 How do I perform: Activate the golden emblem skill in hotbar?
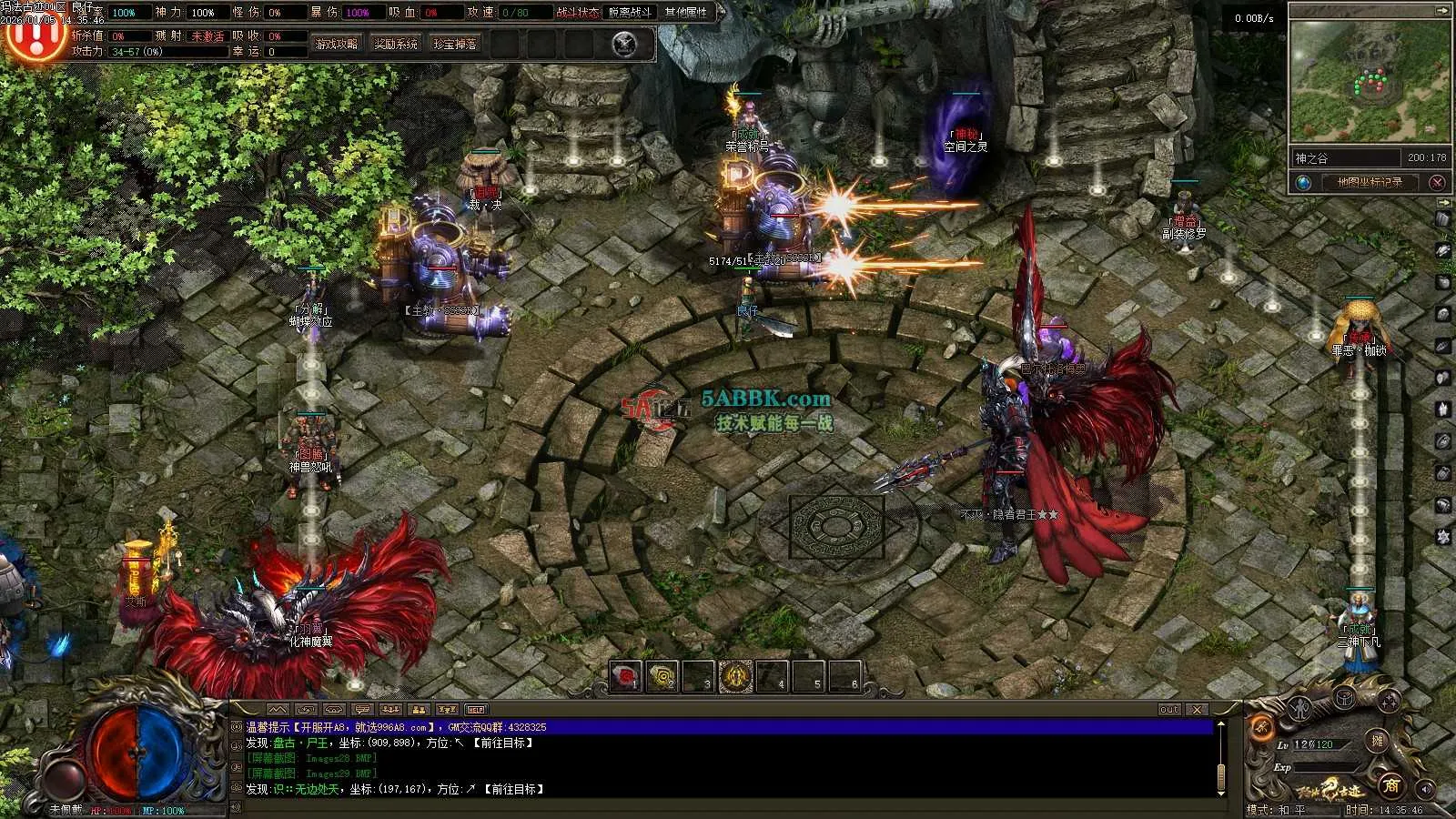click(735, 677)
